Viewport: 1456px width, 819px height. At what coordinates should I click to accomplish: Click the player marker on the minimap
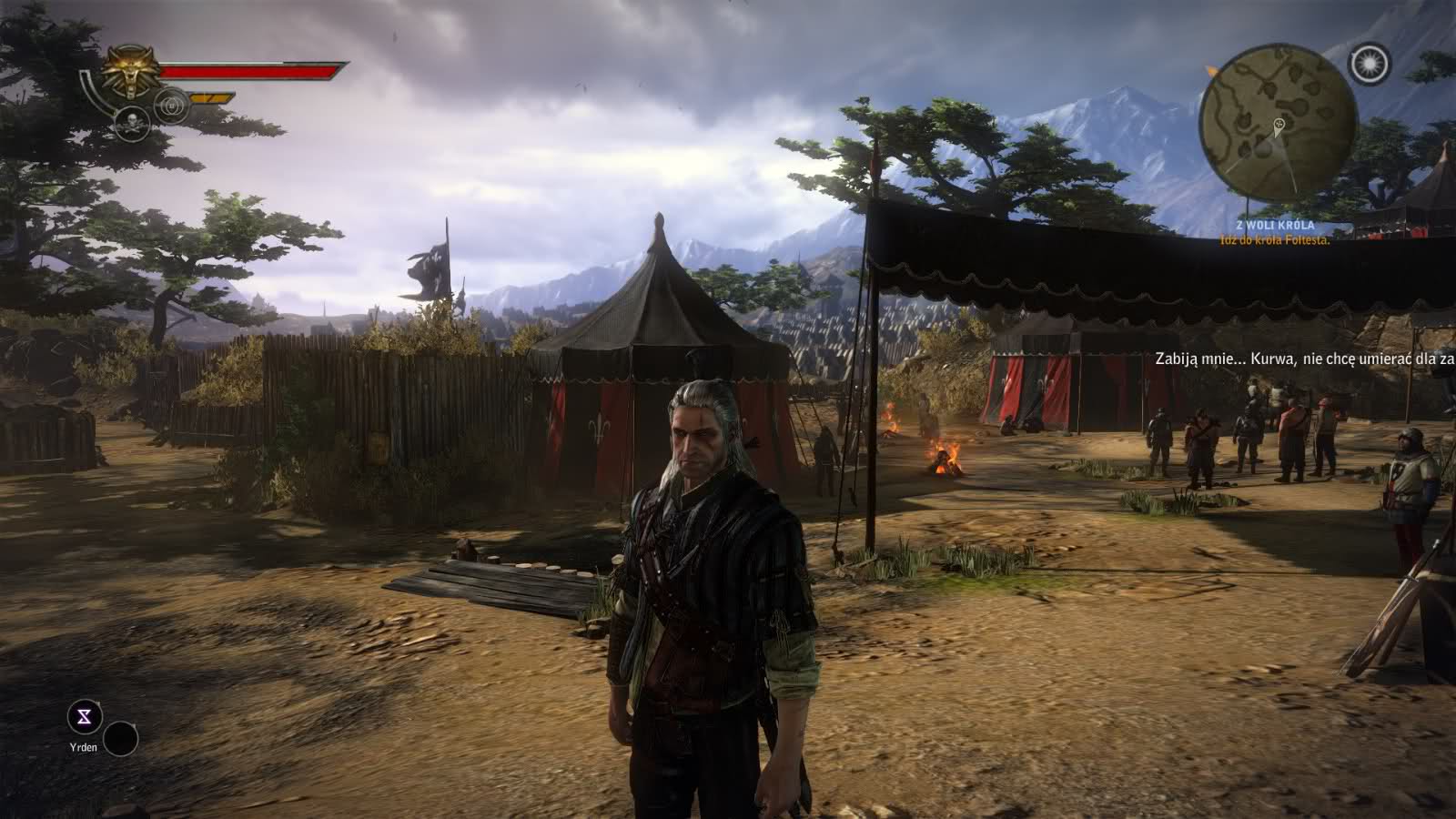[x=1280, y=125]
